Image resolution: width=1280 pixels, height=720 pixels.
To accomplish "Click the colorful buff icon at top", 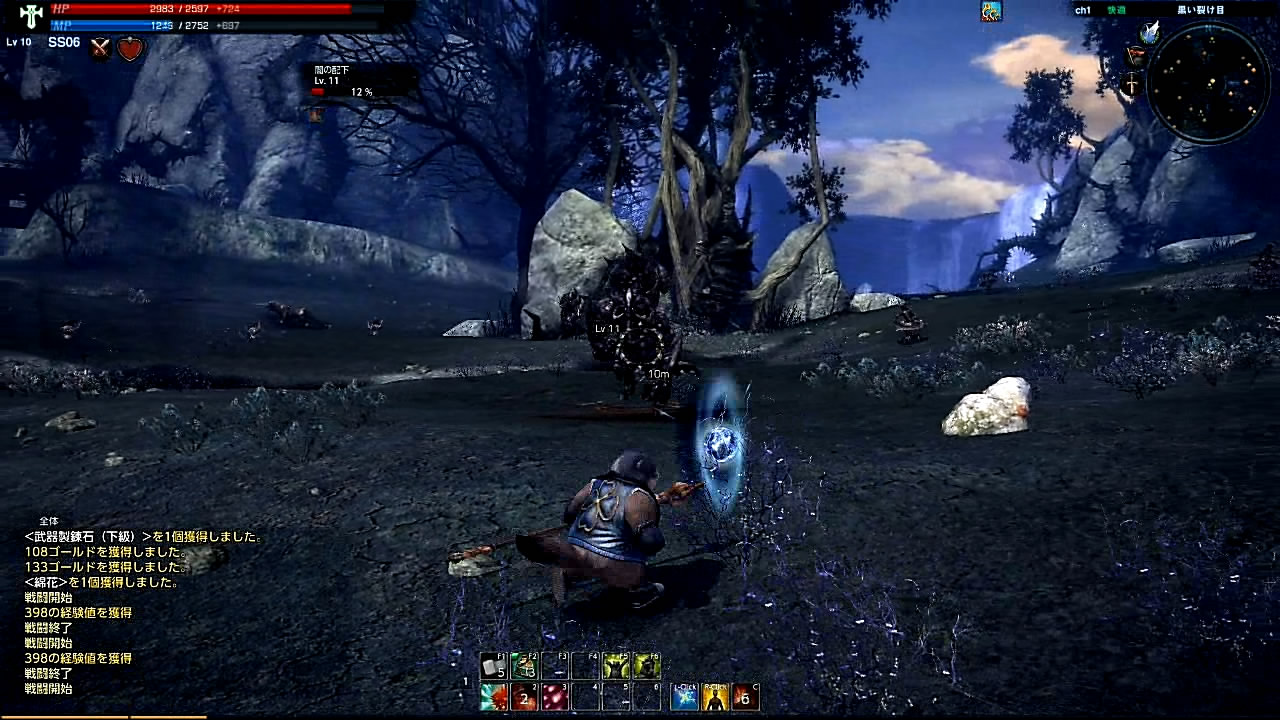I will click(x=991, y=12).
